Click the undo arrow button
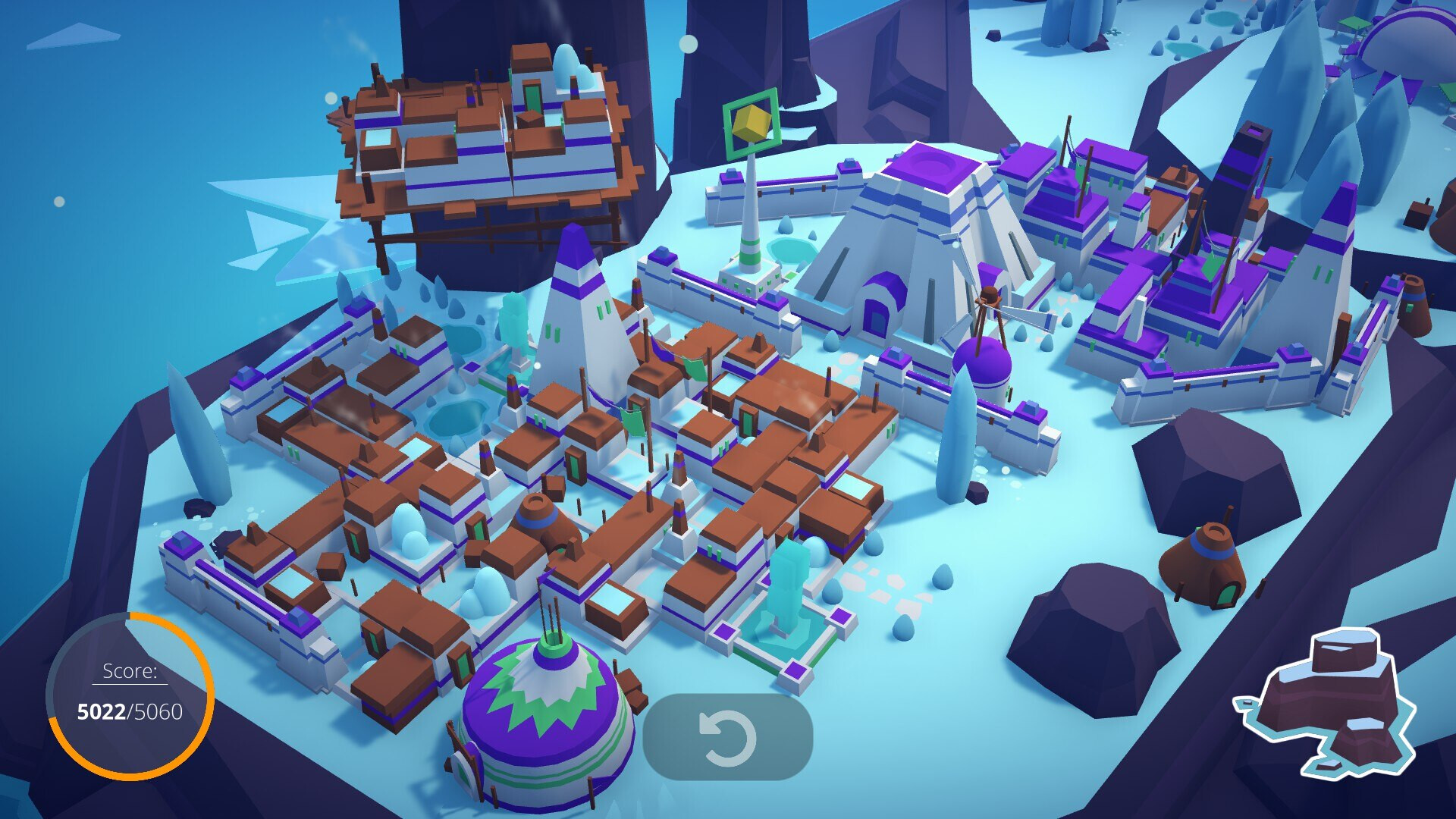Image resolution: width=1456 pixels, height=819 pixels. [x=727, y=737]
